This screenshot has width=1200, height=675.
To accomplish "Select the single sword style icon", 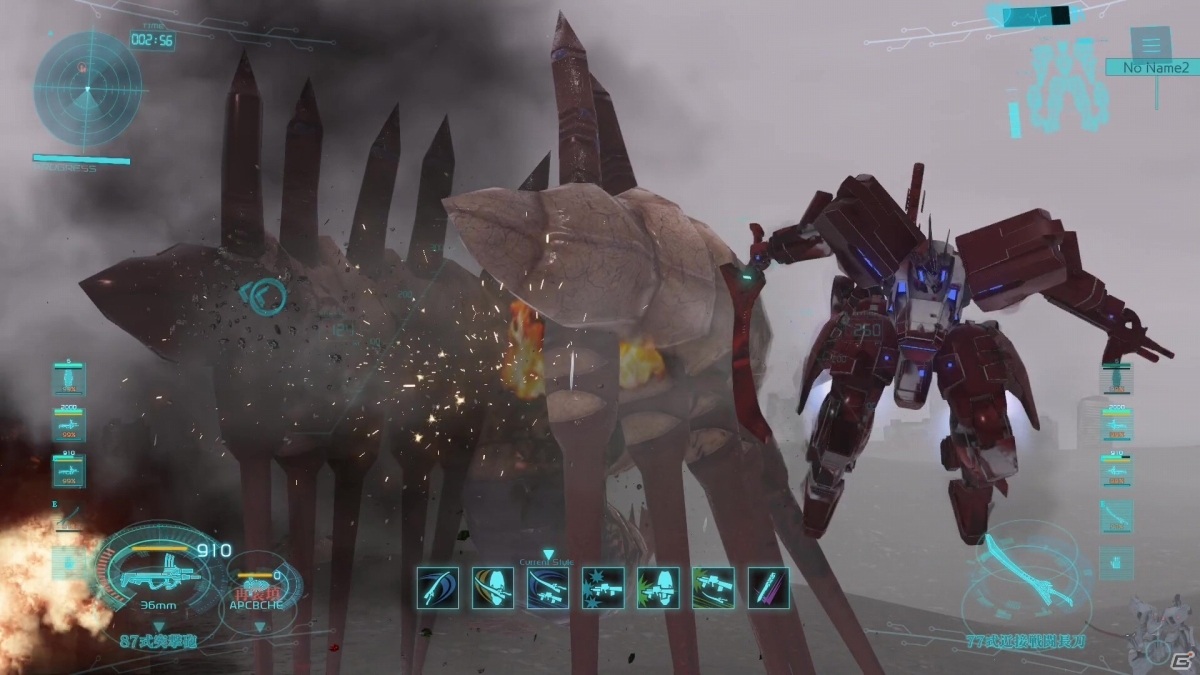I will [x=438, y=588].
